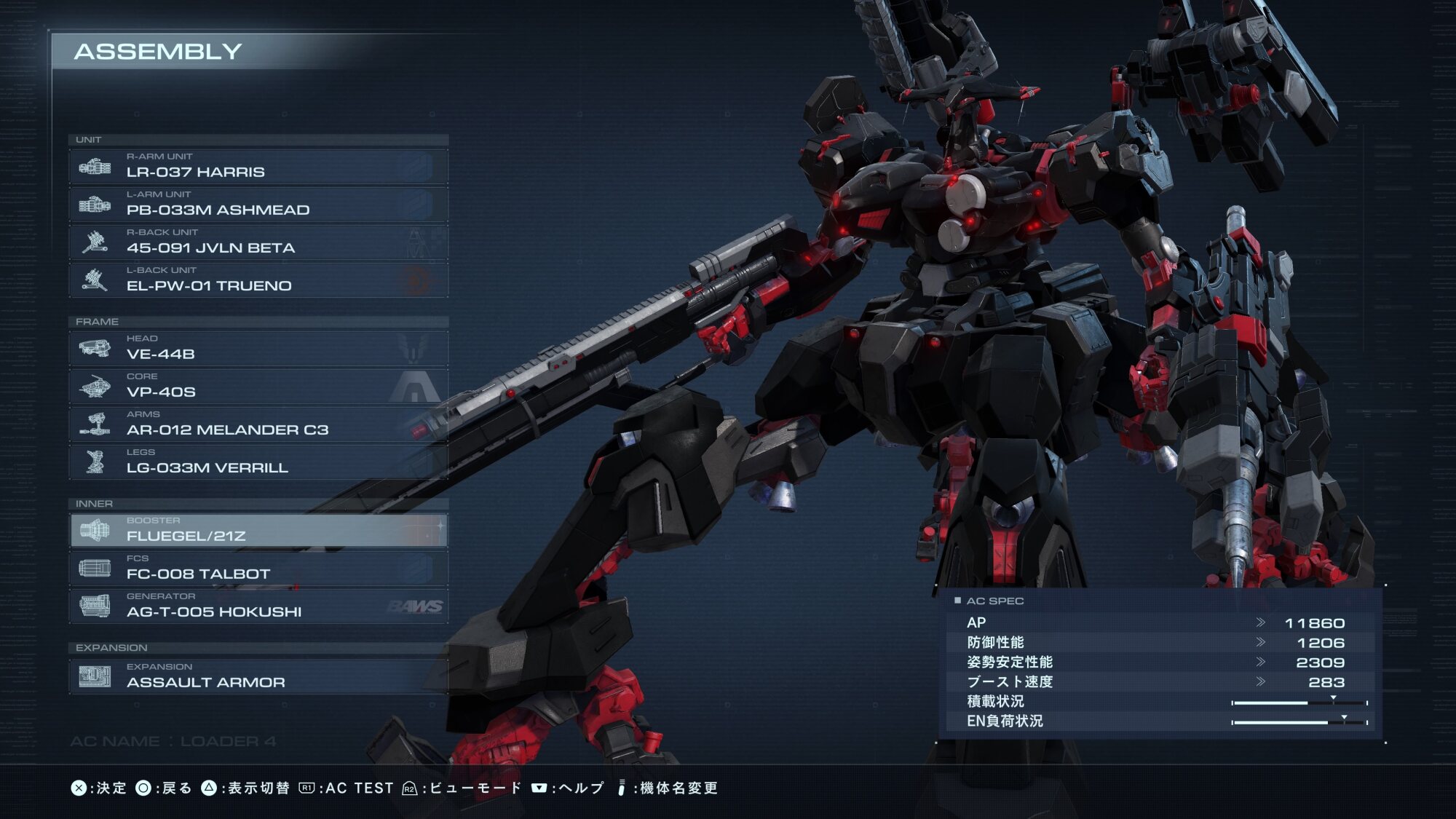Select the Expansion ASSAULT ARMOR slot
This screenshot has width=1456, height=819.
(258, 676)
